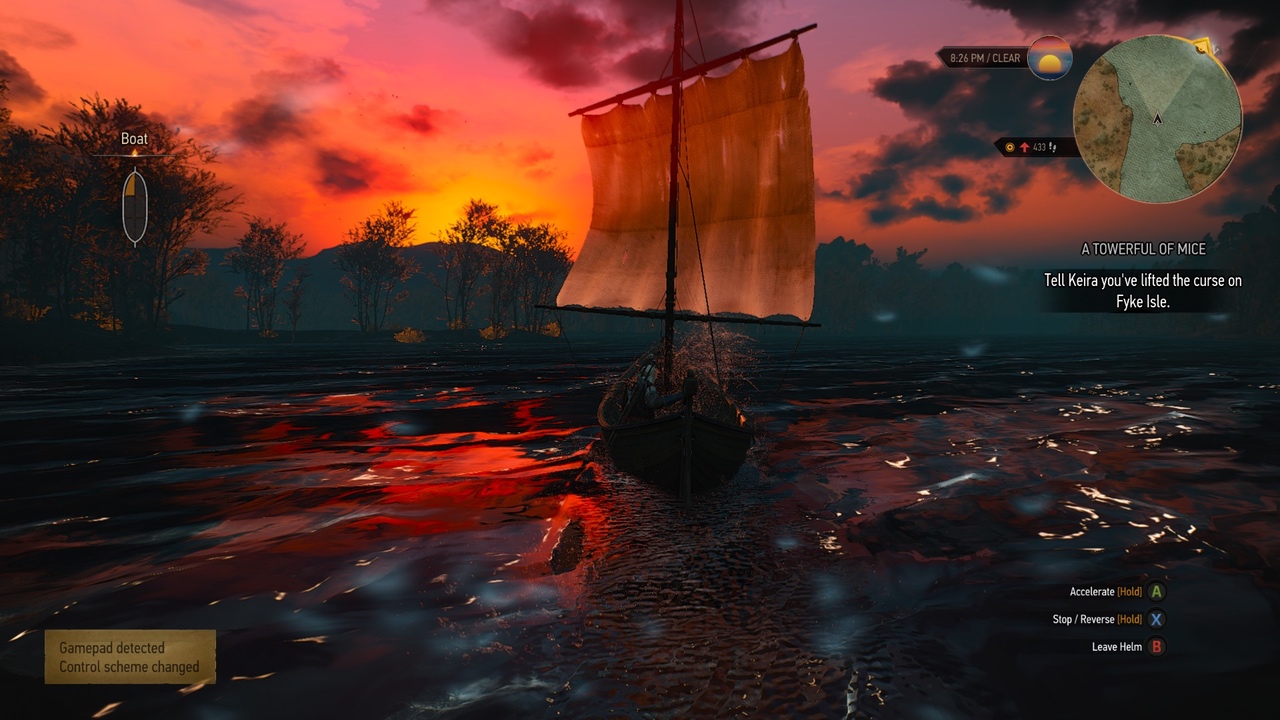Image resolution: width=1280 pixels, height=720 pixels.
Task: Click the sunset weather icon
Action: (1049, 58)
